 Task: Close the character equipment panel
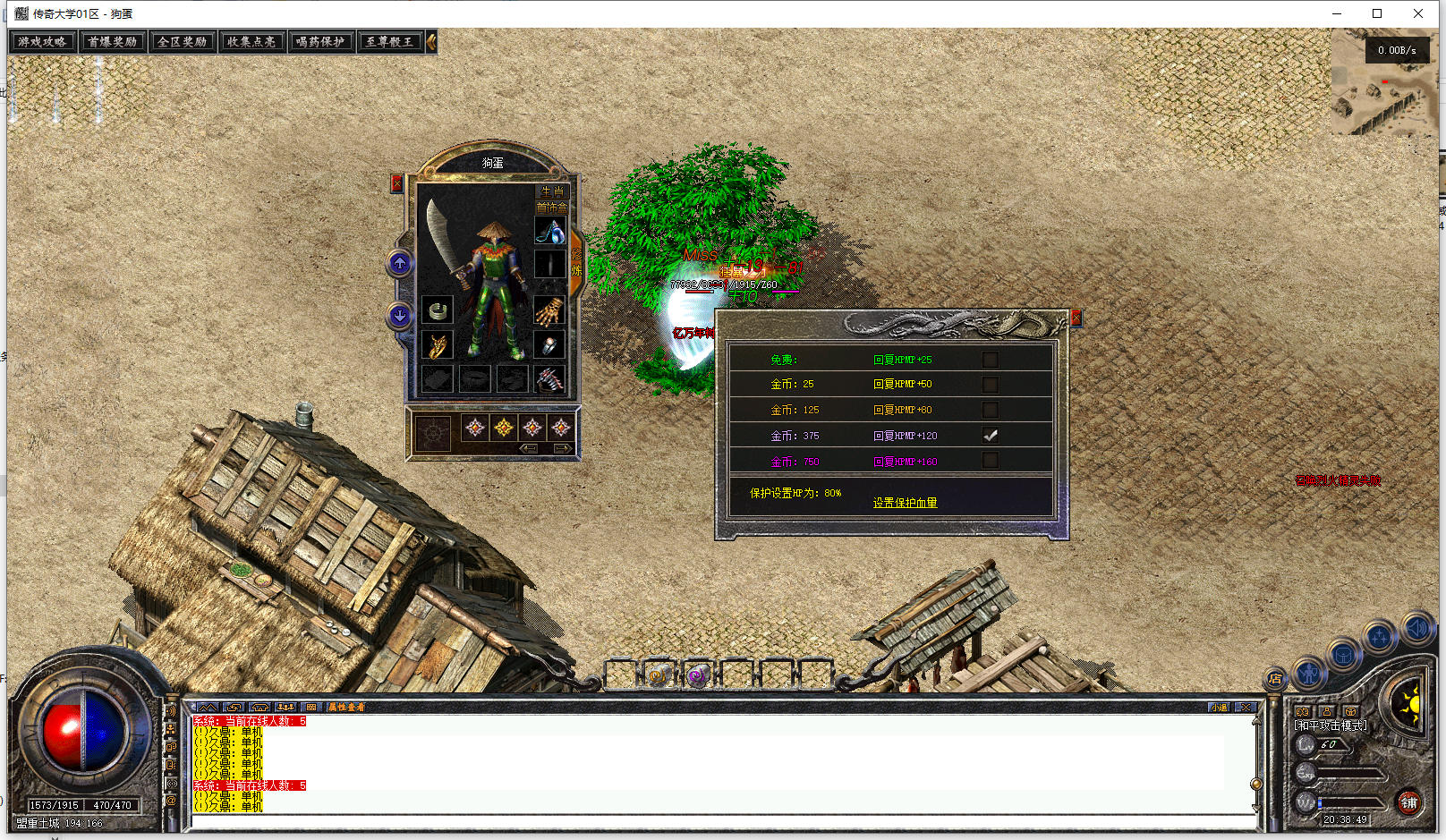click(x=396, y=183)
